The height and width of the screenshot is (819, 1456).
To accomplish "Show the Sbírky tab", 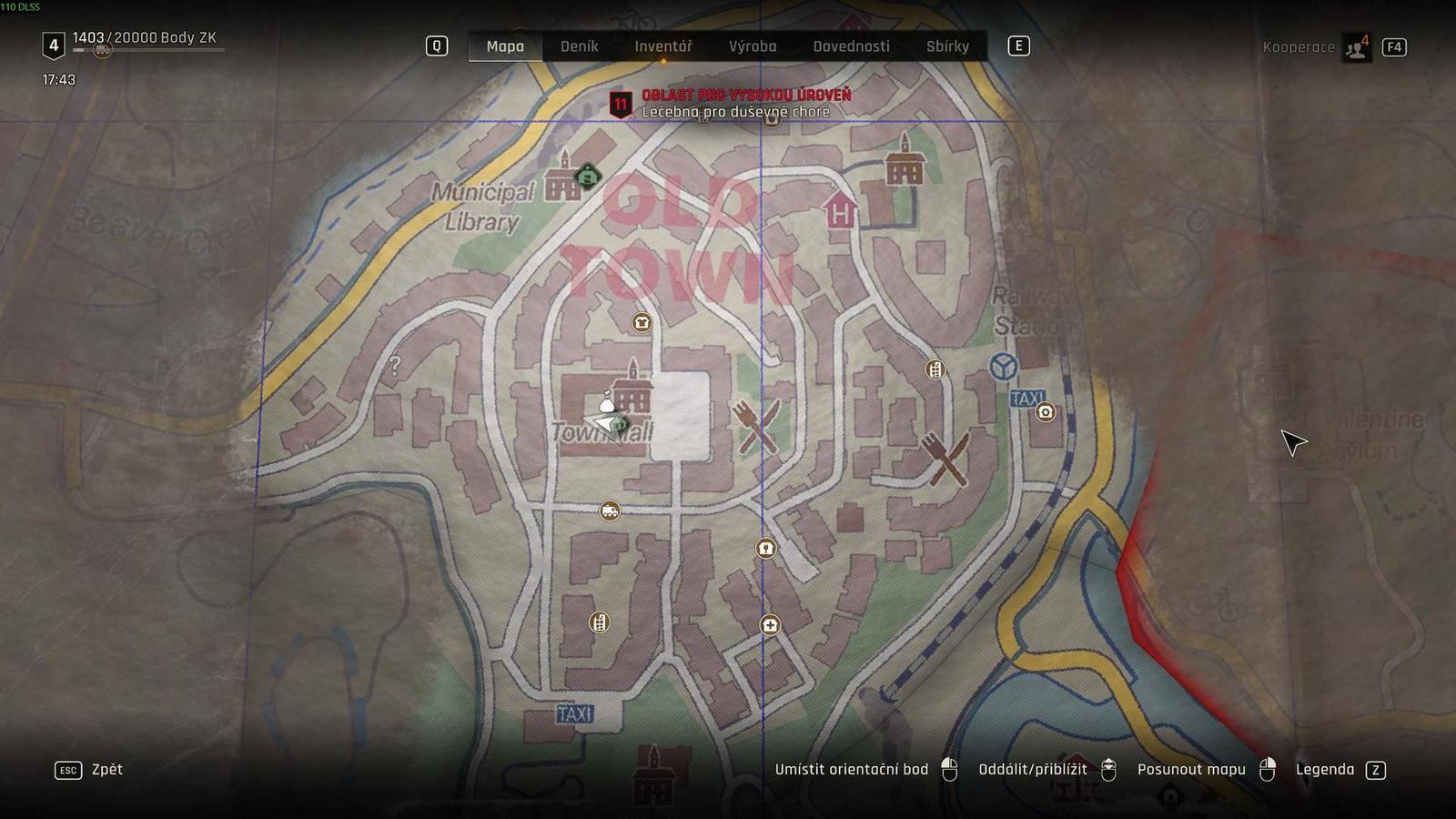I will [x=947, y=46].
